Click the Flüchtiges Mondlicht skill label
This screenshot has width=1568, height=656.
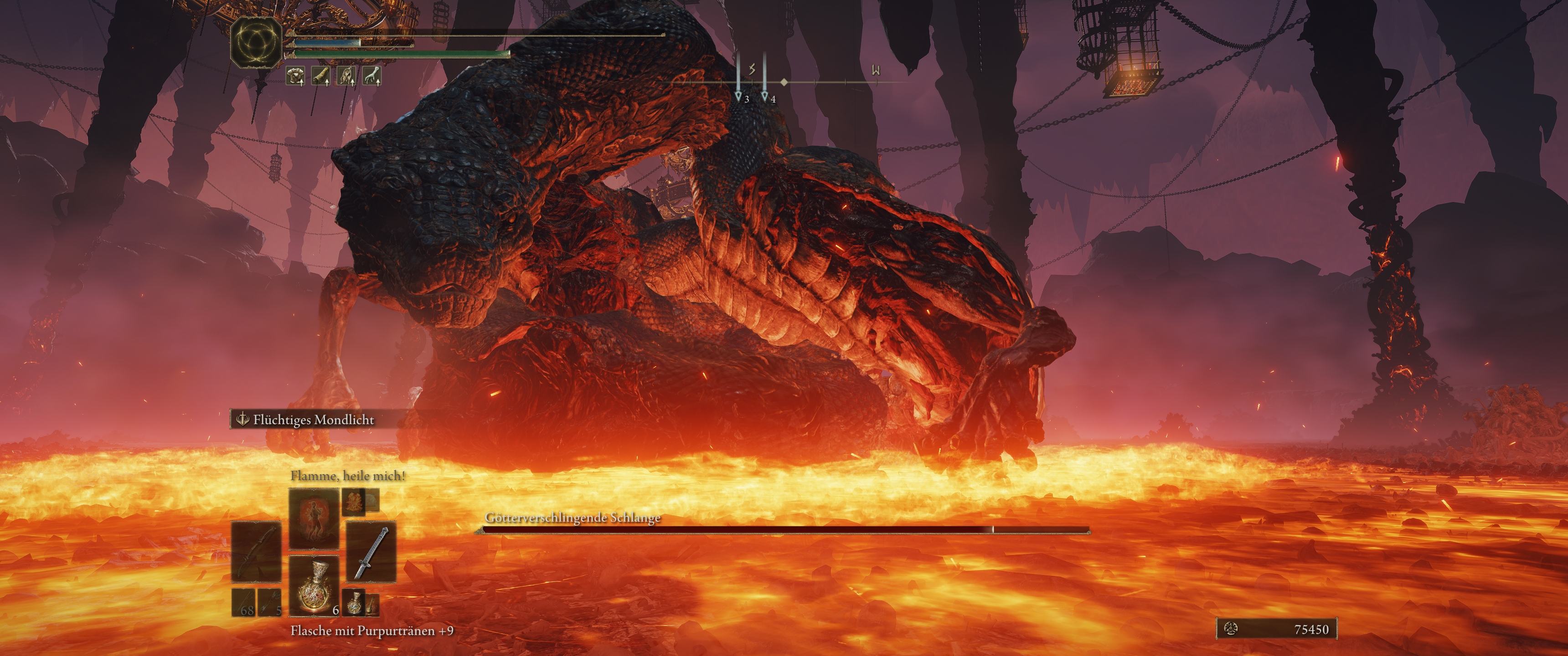click(x=313, y=419)
